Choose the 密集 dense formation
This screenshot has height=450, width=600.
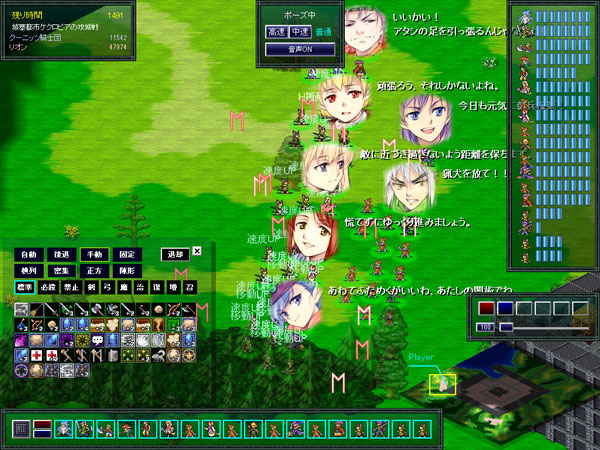click(61, 270)
